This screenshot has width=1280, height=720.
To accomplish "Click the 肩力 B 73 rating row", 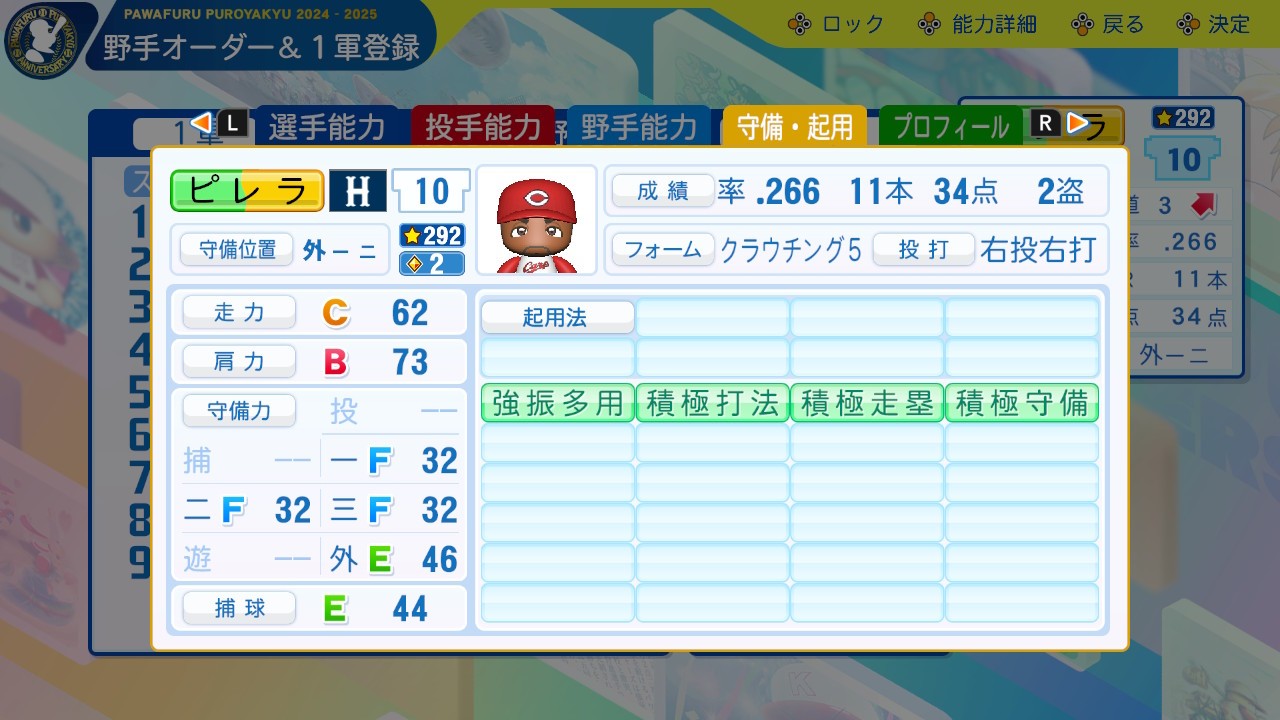I will click(x=318, y=361).
